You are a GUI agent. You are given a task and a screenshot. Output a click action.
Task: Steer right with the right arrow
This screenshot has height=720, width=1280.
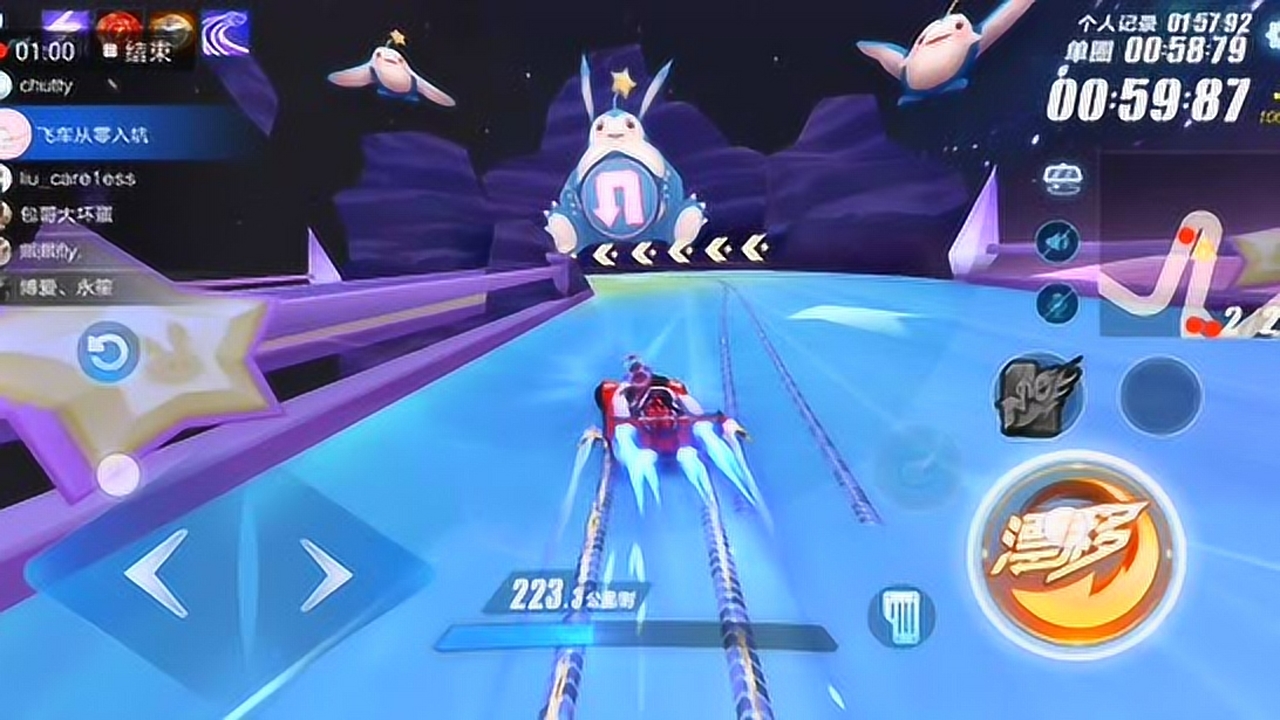click(326, 574)
